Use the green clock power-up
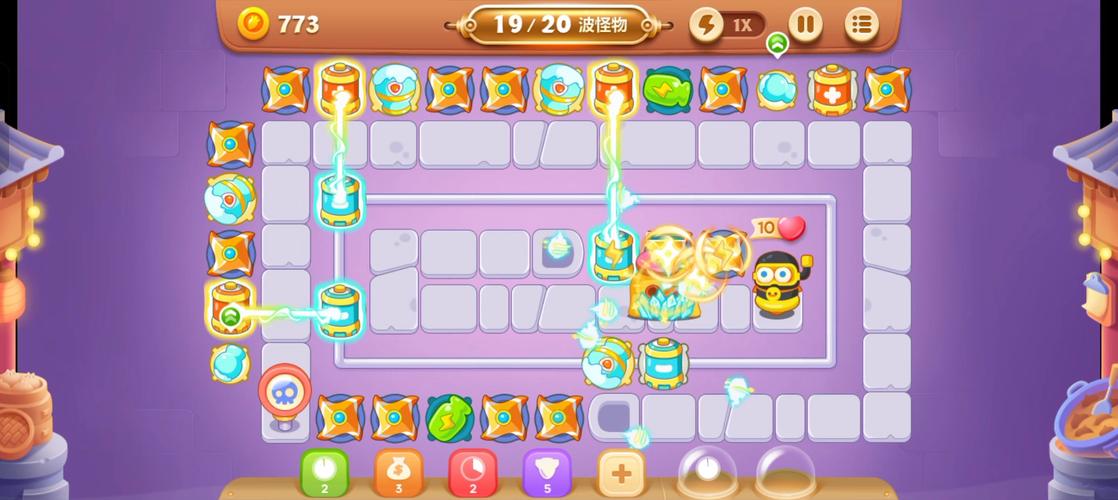 coord(325,471)
